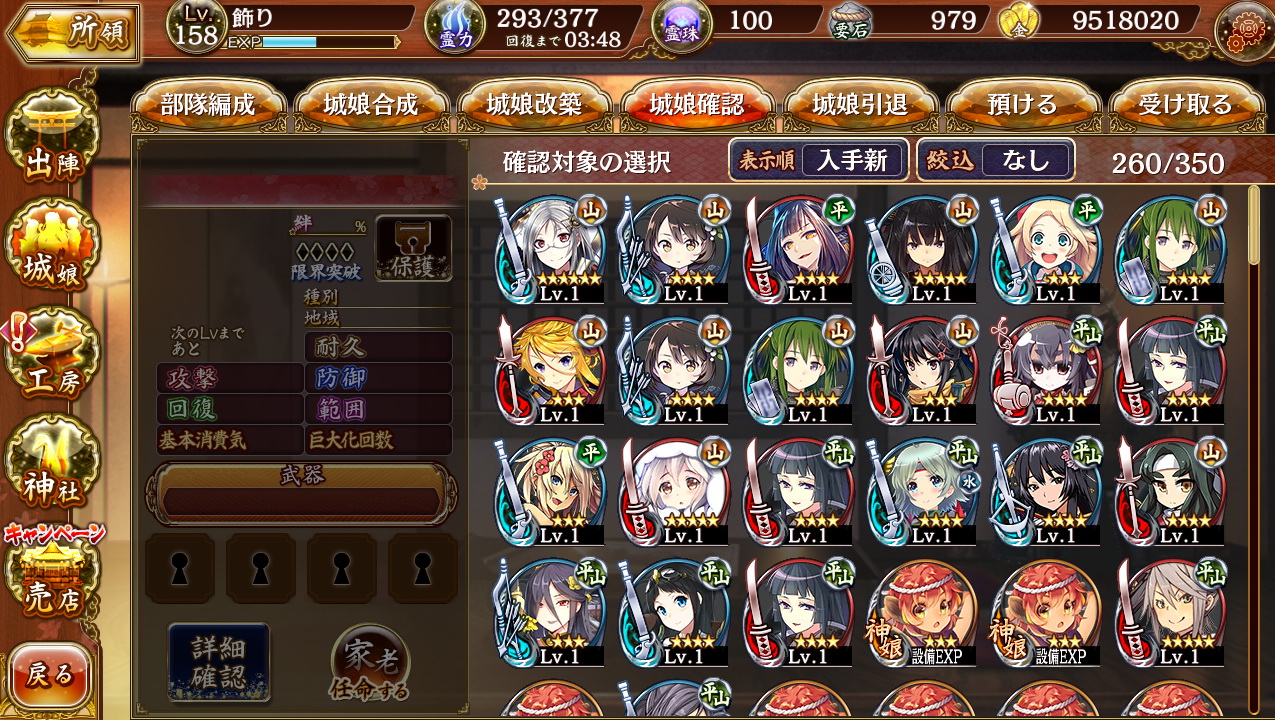The height and width of the screenshot is (720, 1275).
Task: Select the 城娘改築 tab
Action: coord(534,105)
